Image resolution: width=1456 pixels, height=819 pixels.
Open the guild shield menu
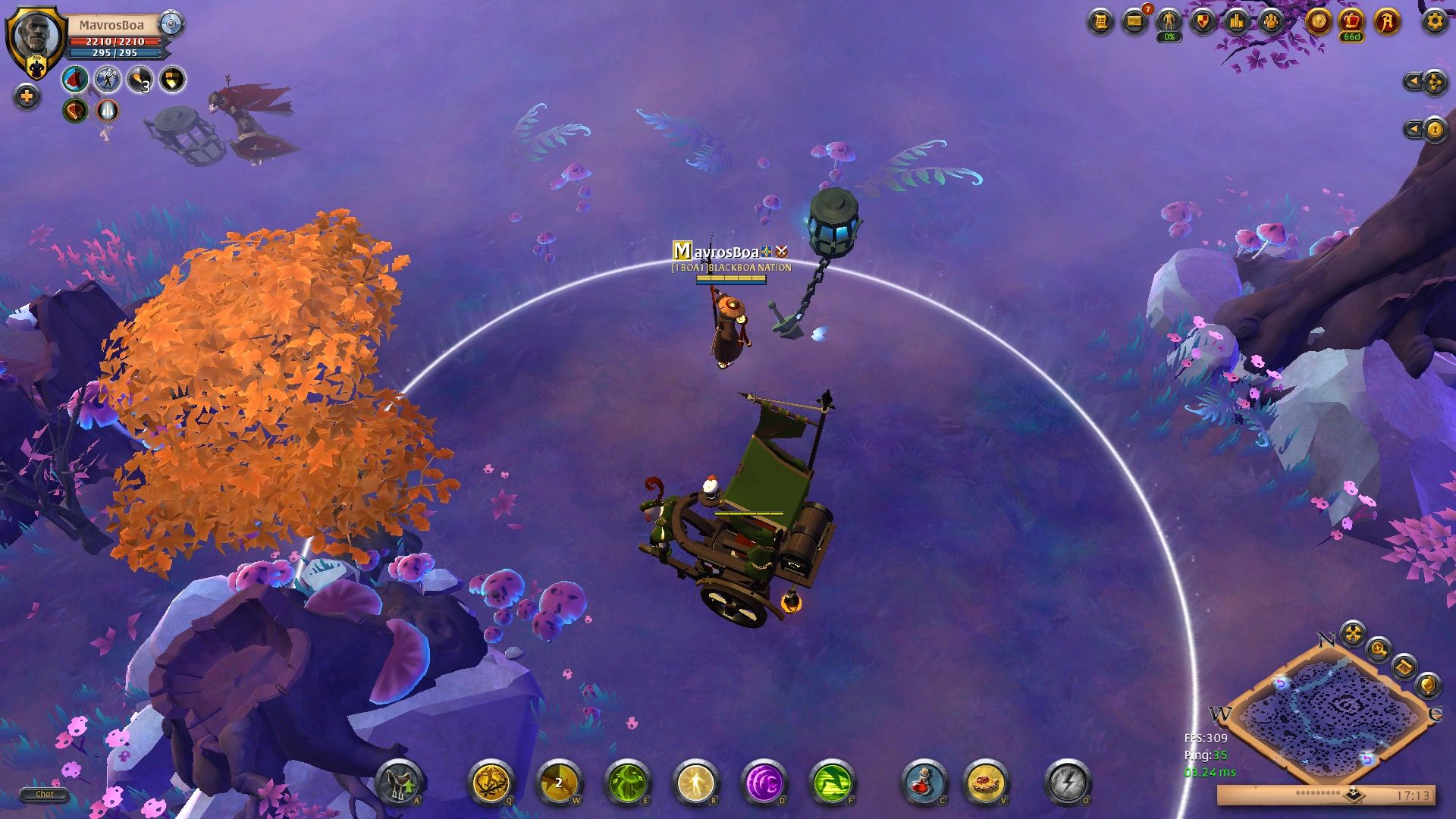(x=1203, y=22)
